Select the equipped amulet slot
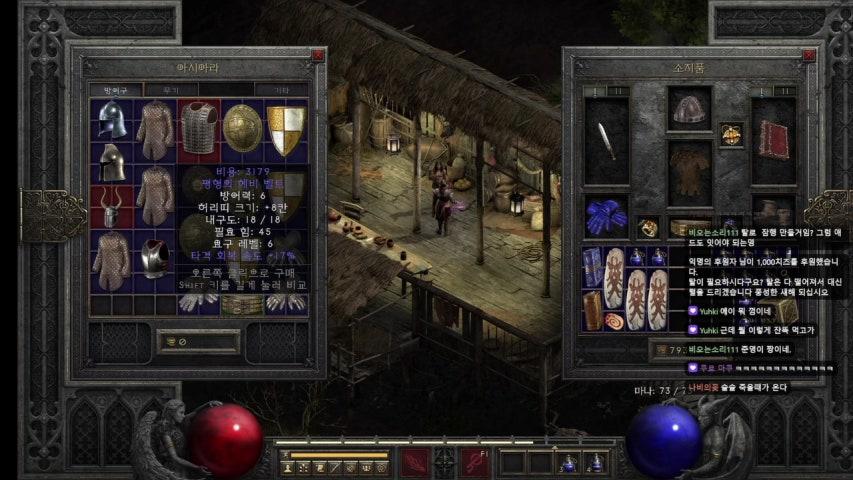 click(732, 134)
